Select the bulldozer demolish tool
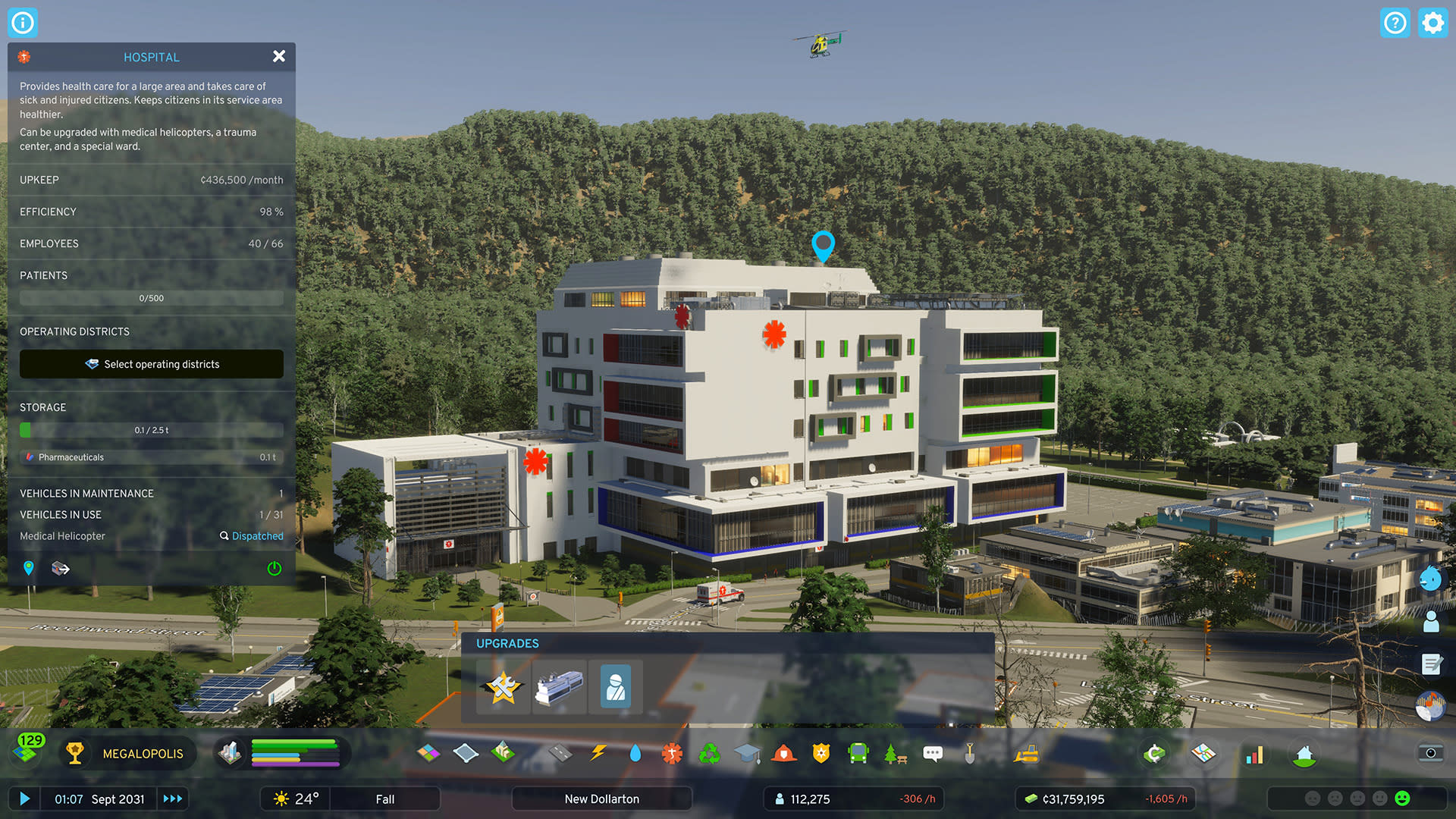The width and height of the screenshot is (1456, 819). point(1027,753)
